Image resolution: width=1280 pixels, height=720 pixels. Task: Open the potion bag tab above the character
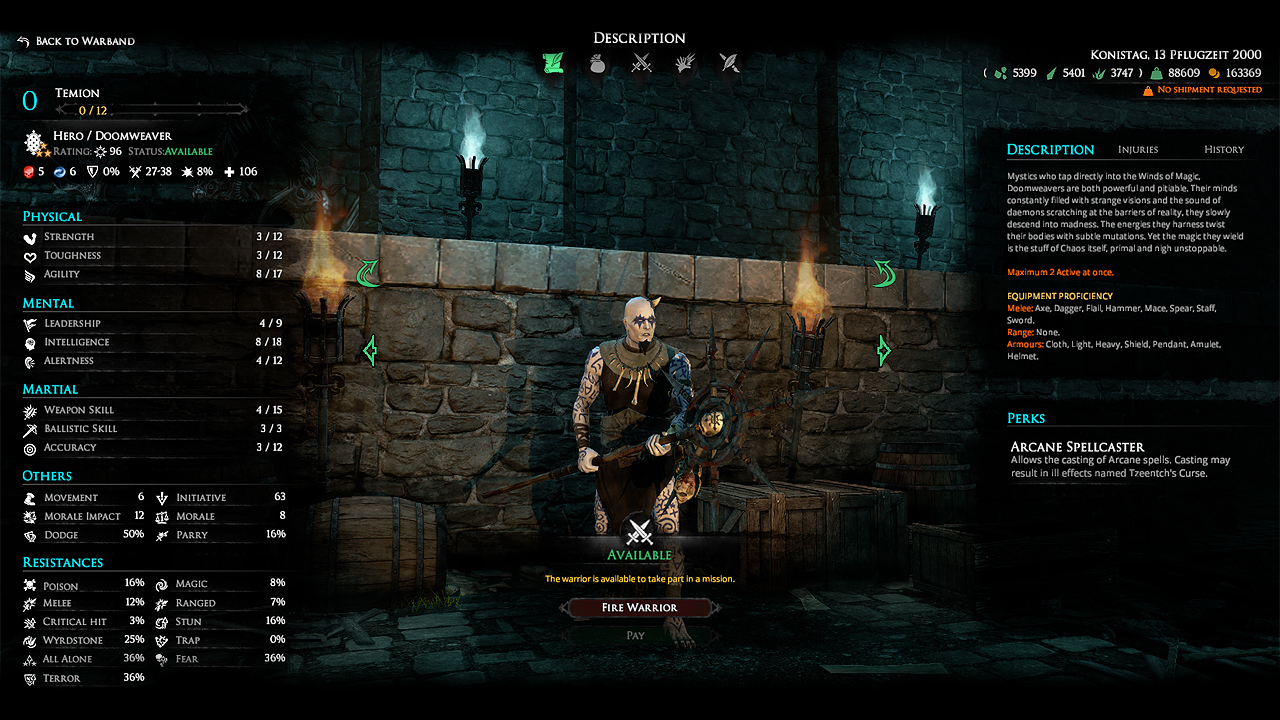coord(598,62)
